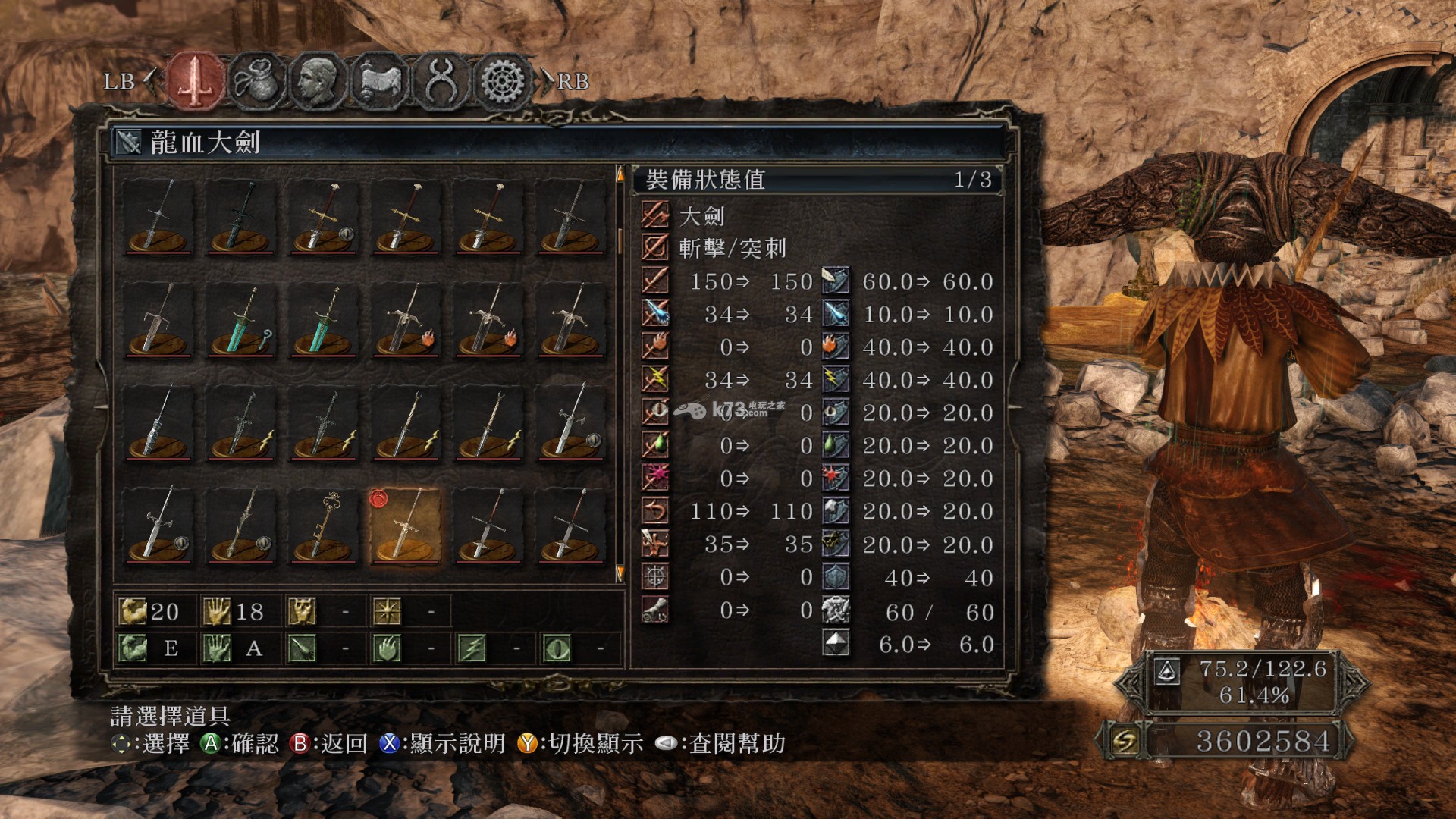Pick the teal greatsword with hook badge
The height and width of the screenshot is (819, 1456).
(x=241, y=321)
